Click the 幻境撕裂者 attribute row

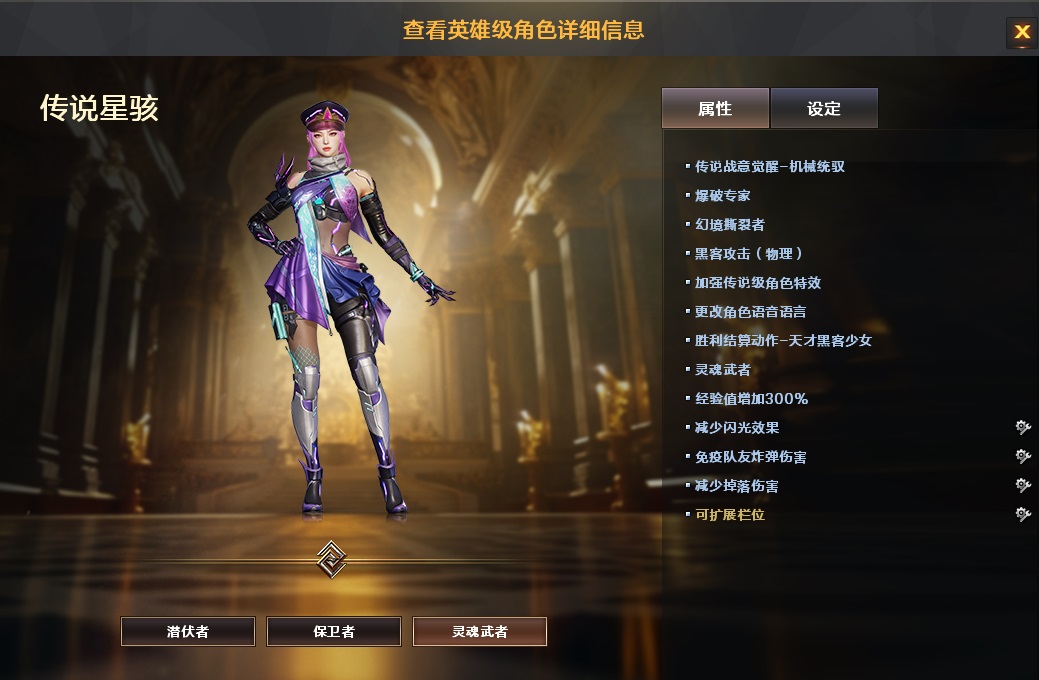coord(730,225)
